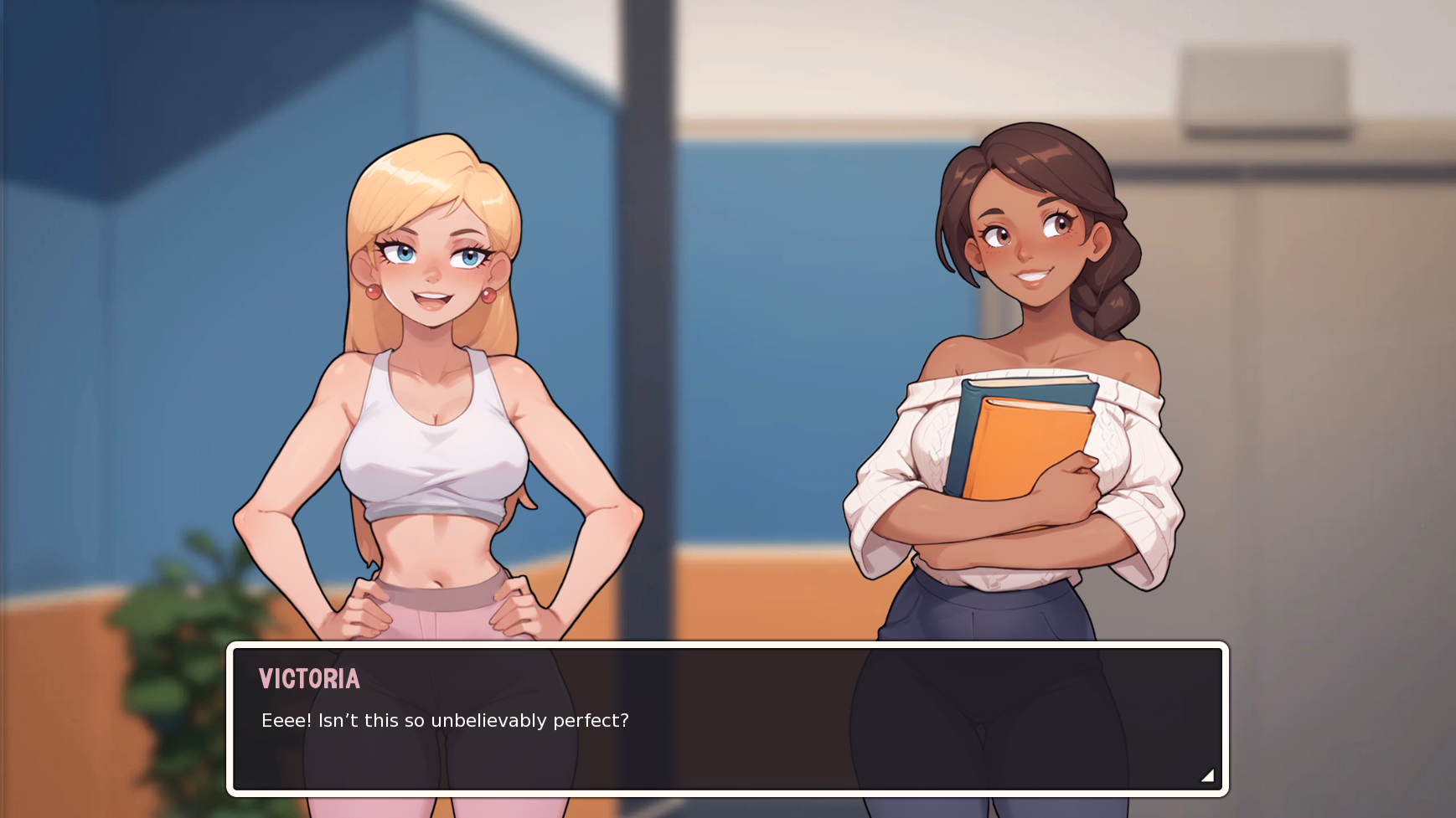Click the dialogue text to continue

pyautogui.click(x=444, y=718)
